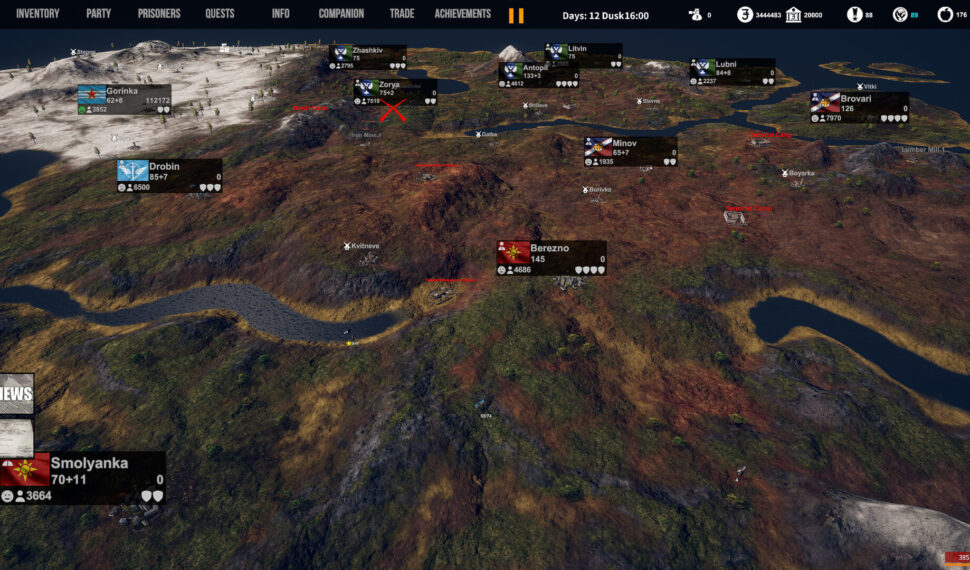Open the News panel
The height and width of the screenshot is (570, 970).
(x=16, y=394)
